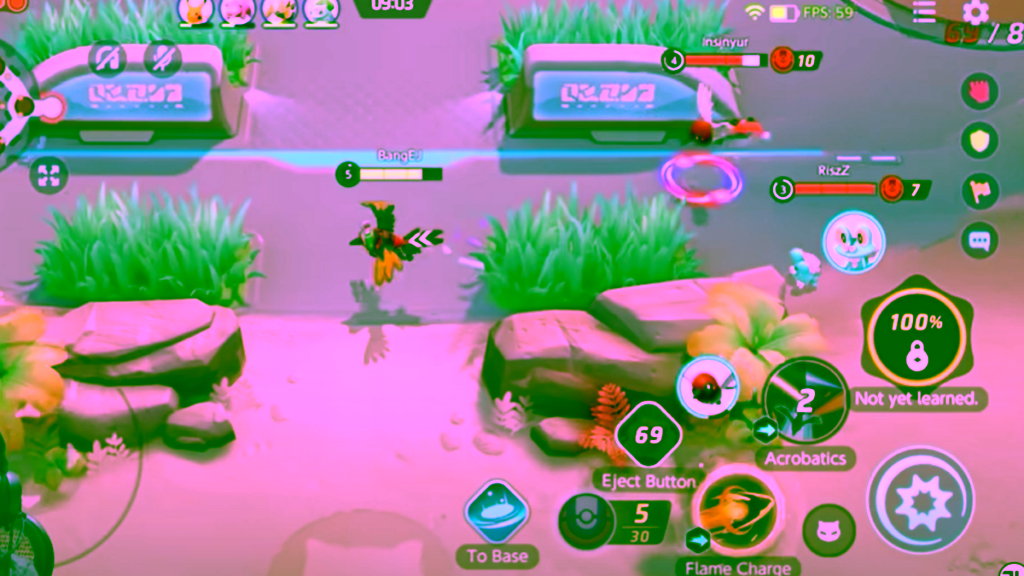Open the settings gear menu
Image resolution: width=1024 pixels, height=576 pixels.
975,12
